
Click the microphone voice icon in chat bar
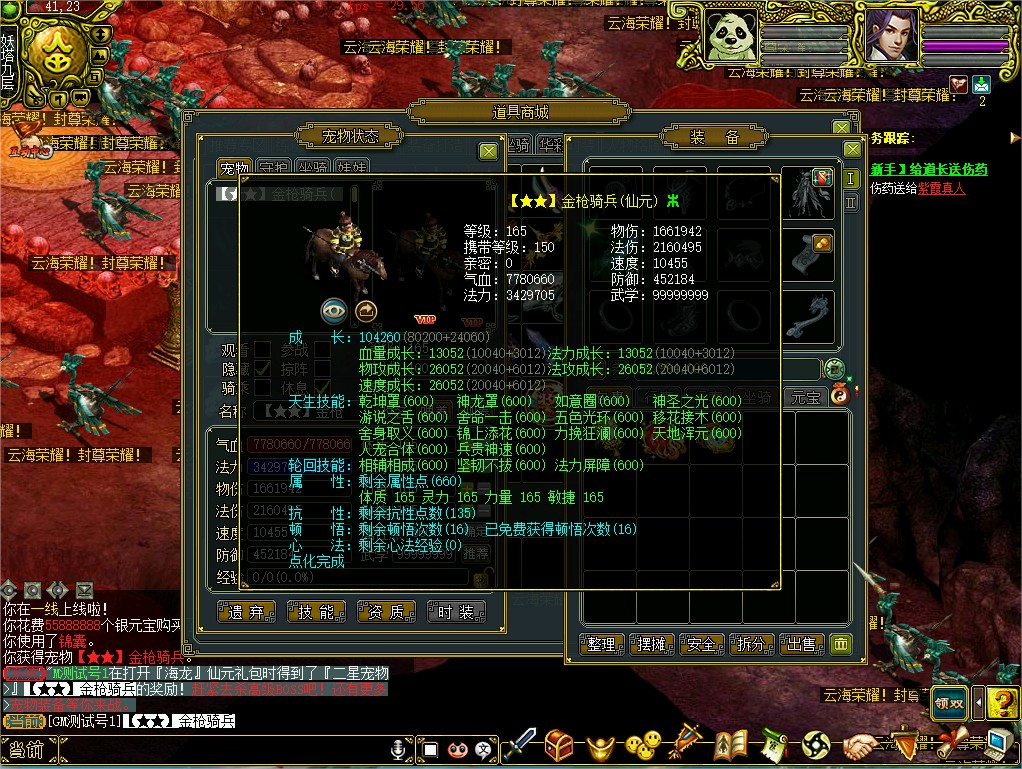[x=398, y=749]
